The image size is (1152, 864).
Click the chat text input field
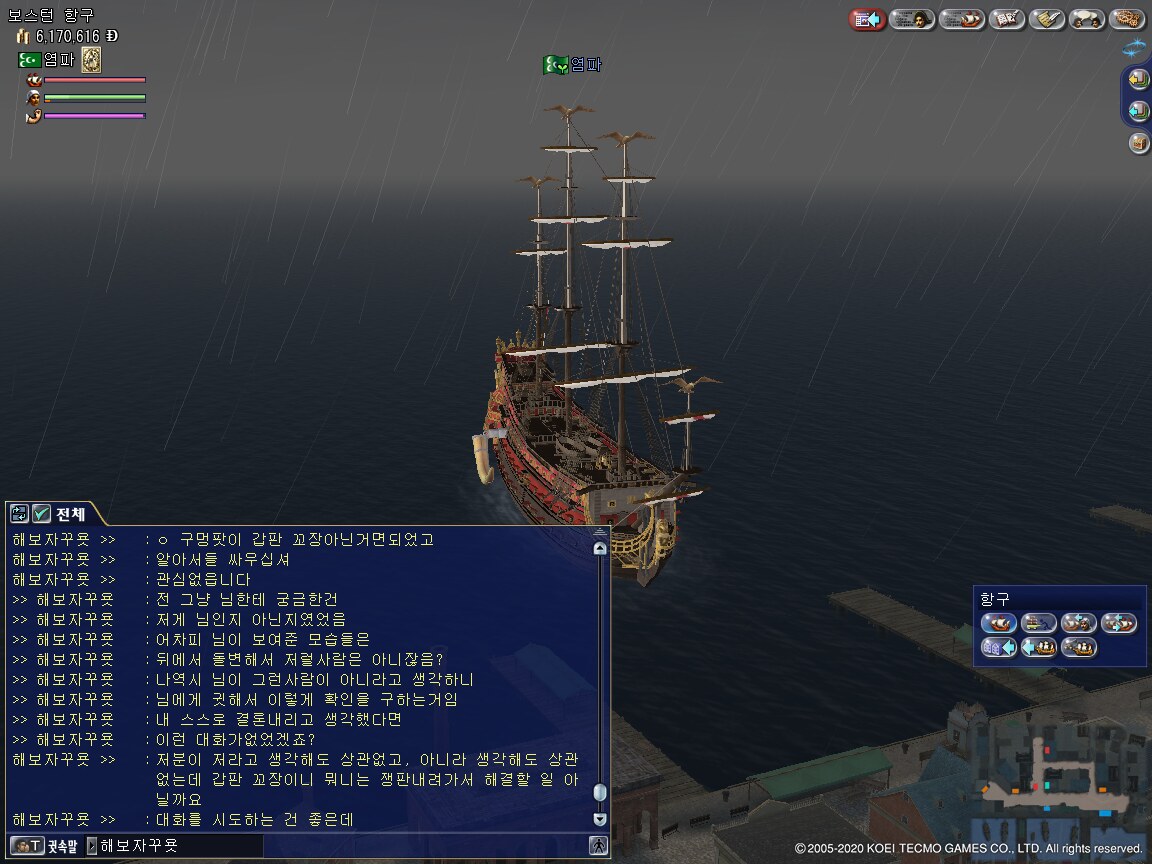tap(180, 846)
